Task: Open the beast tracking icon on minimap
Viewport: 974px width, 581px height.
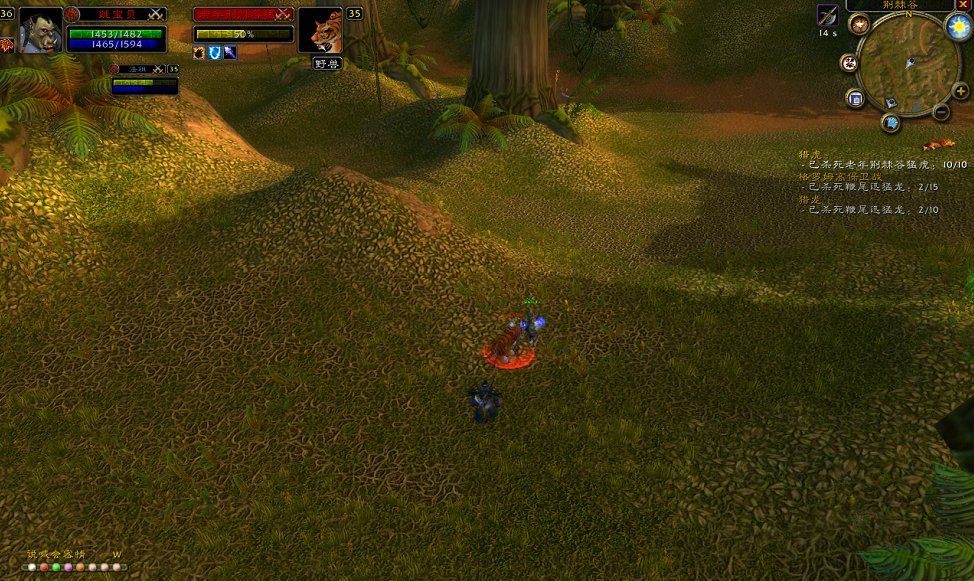Action: pyautogui.click(x=859, y=25)
